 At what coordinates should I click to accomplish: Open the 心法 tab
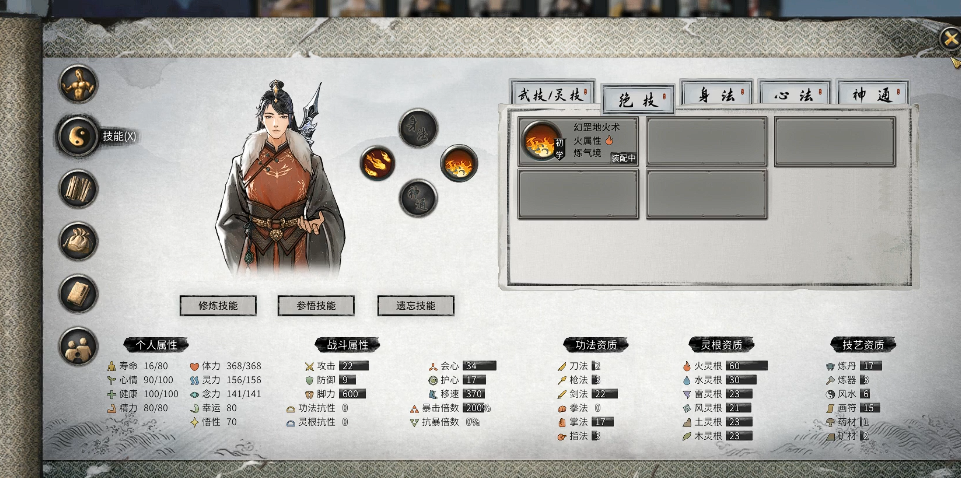(x=795, y=96)
